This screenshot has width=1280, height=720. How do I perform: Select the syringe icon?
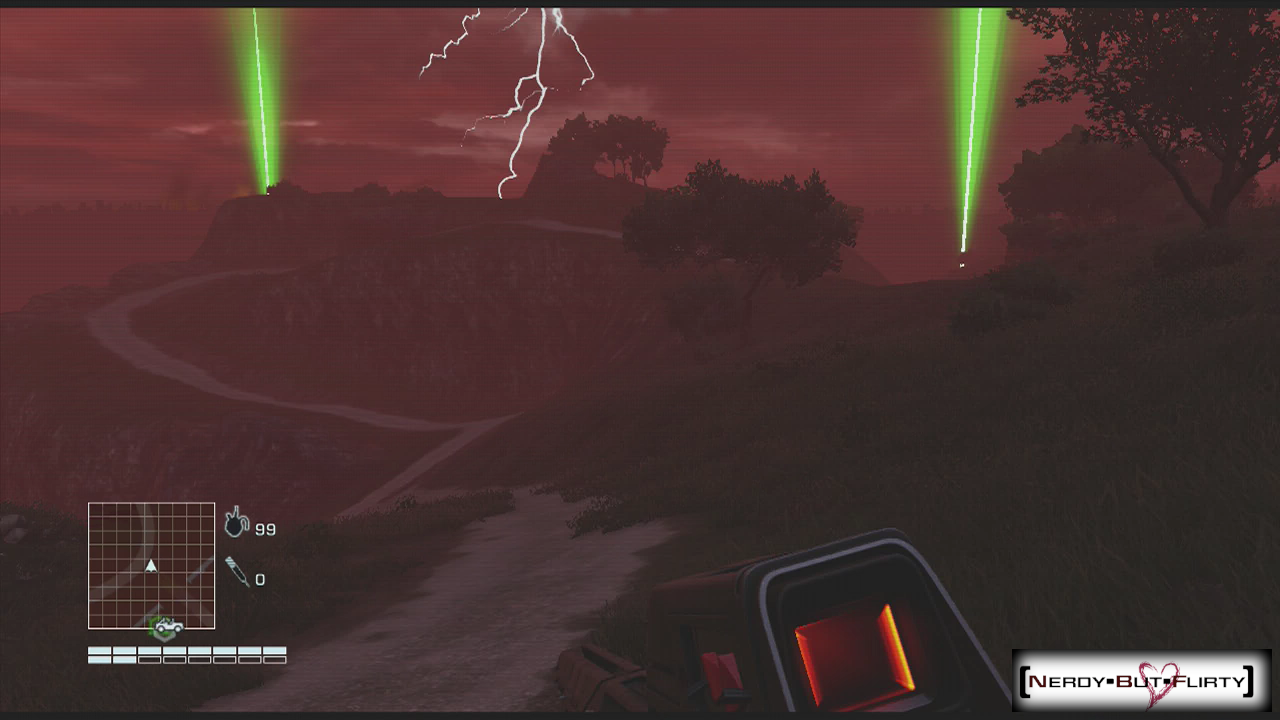(x=237, y=572)
